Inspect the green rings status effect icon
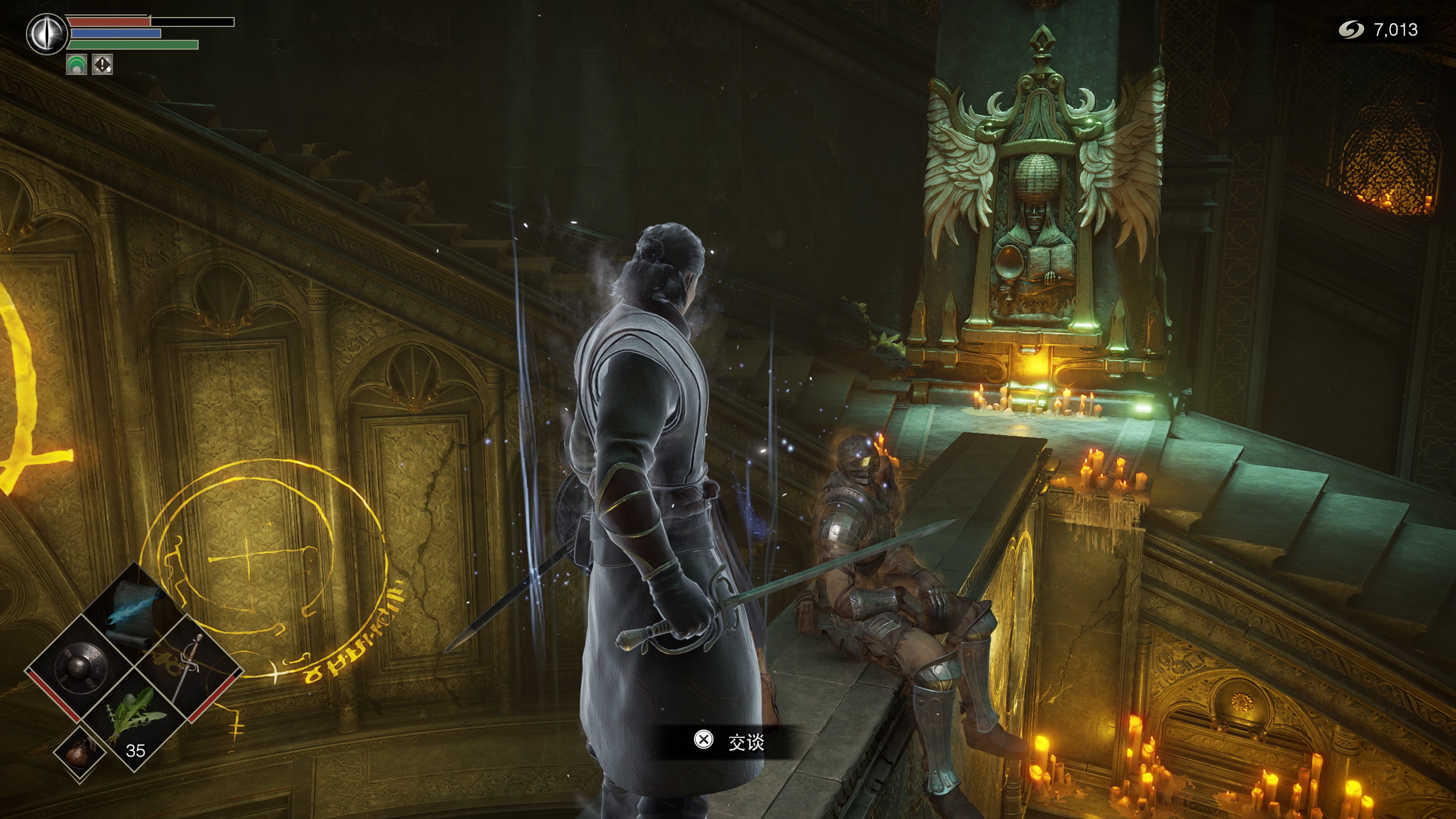This screenshot has width=1456, height=819. [x=76, y=64]
